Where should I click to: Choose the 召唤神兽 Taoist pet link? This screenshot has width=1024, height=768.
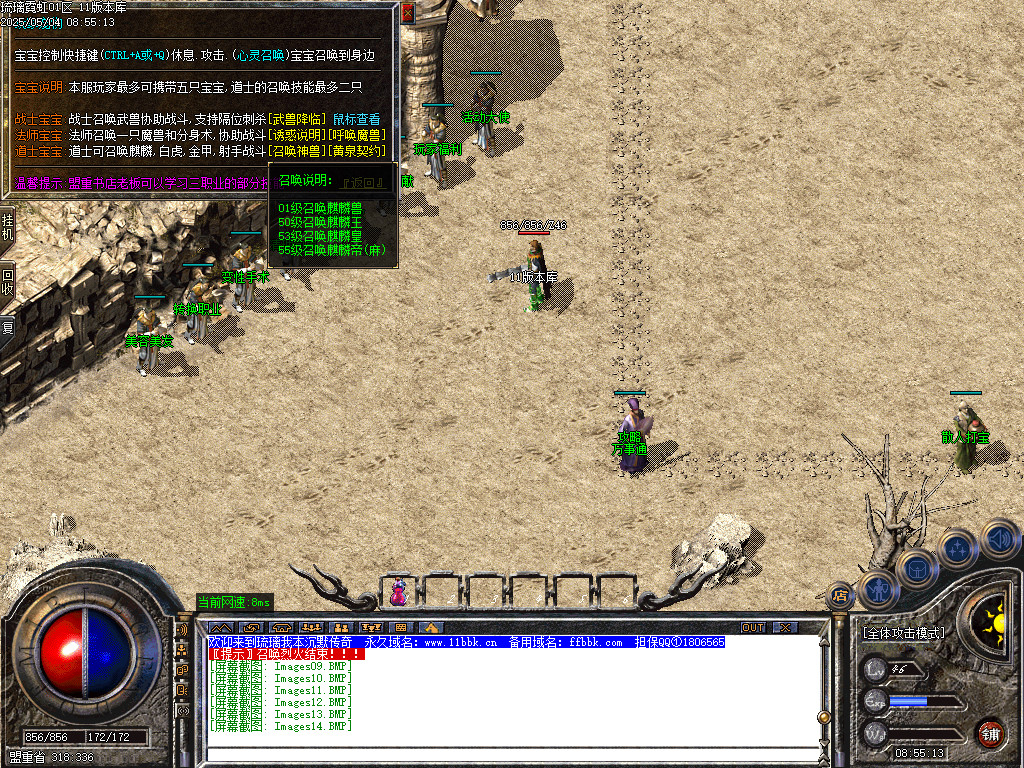coord(298,151)
